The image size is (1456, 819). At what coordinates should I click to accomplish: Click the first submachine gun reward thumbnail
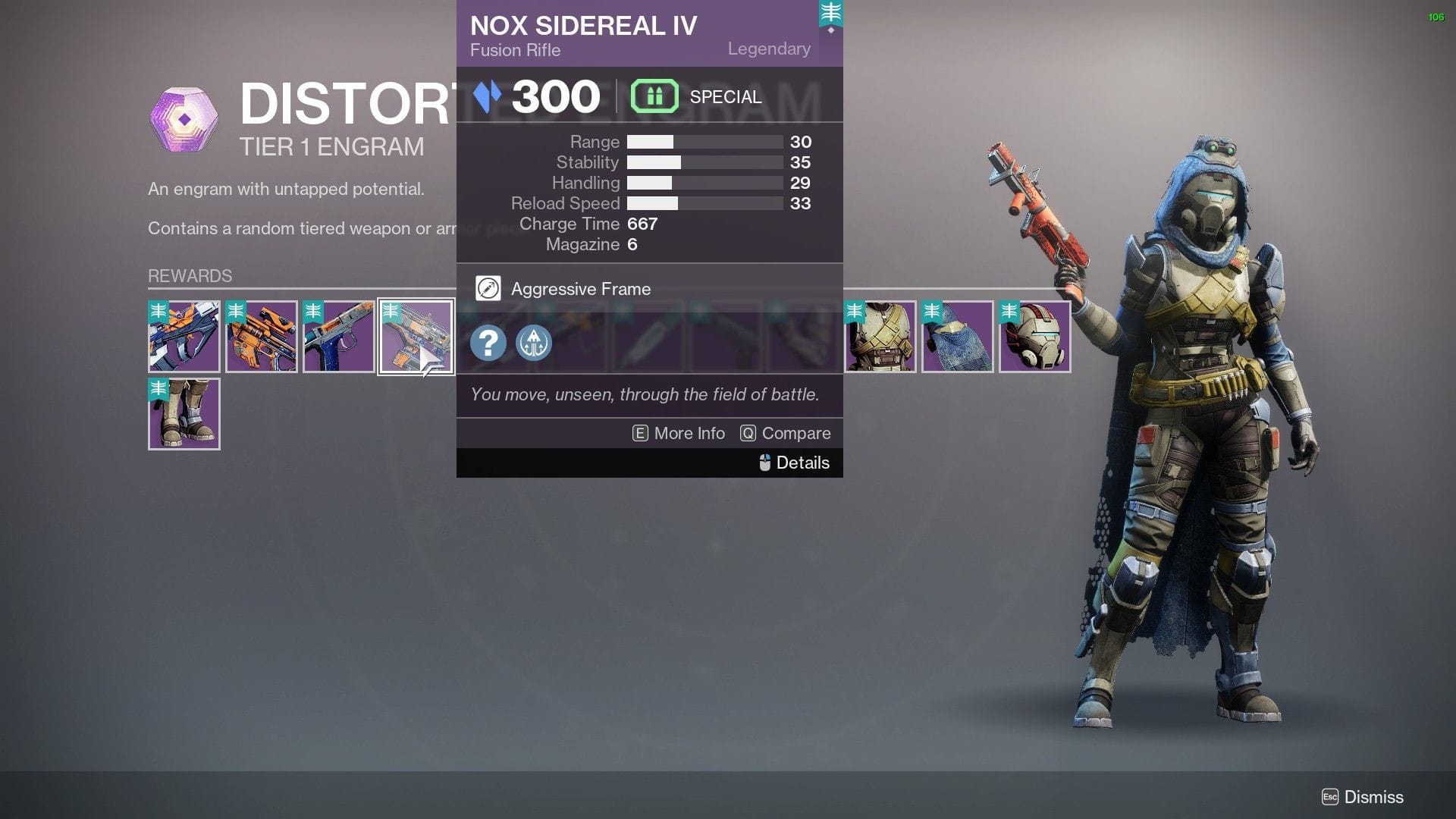pyautogui.click(x=184, y=336)
